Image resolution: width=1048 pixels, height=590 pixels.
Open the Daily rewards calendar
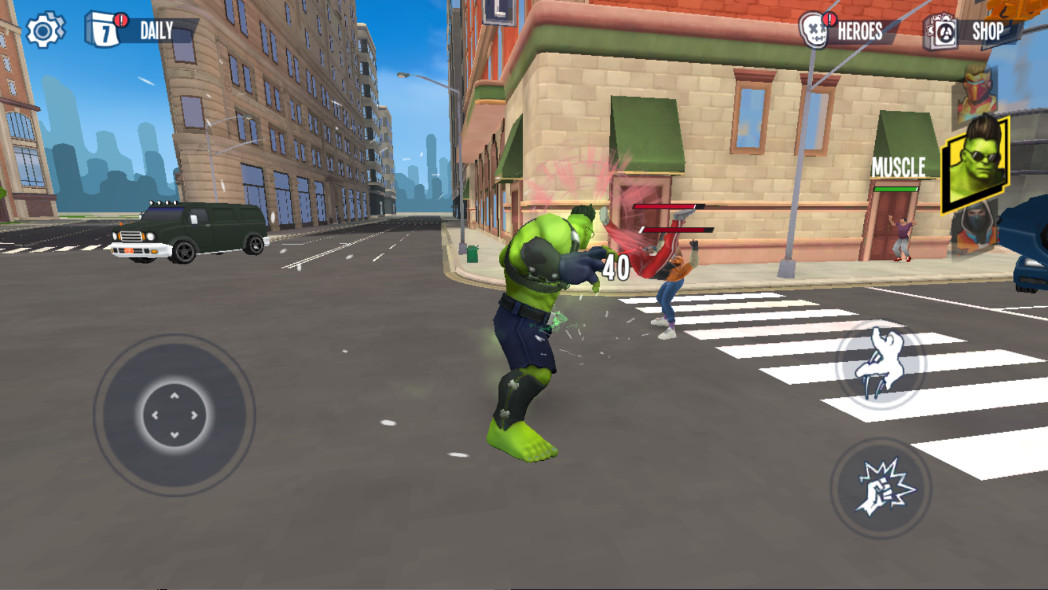[x=138, y=30]
